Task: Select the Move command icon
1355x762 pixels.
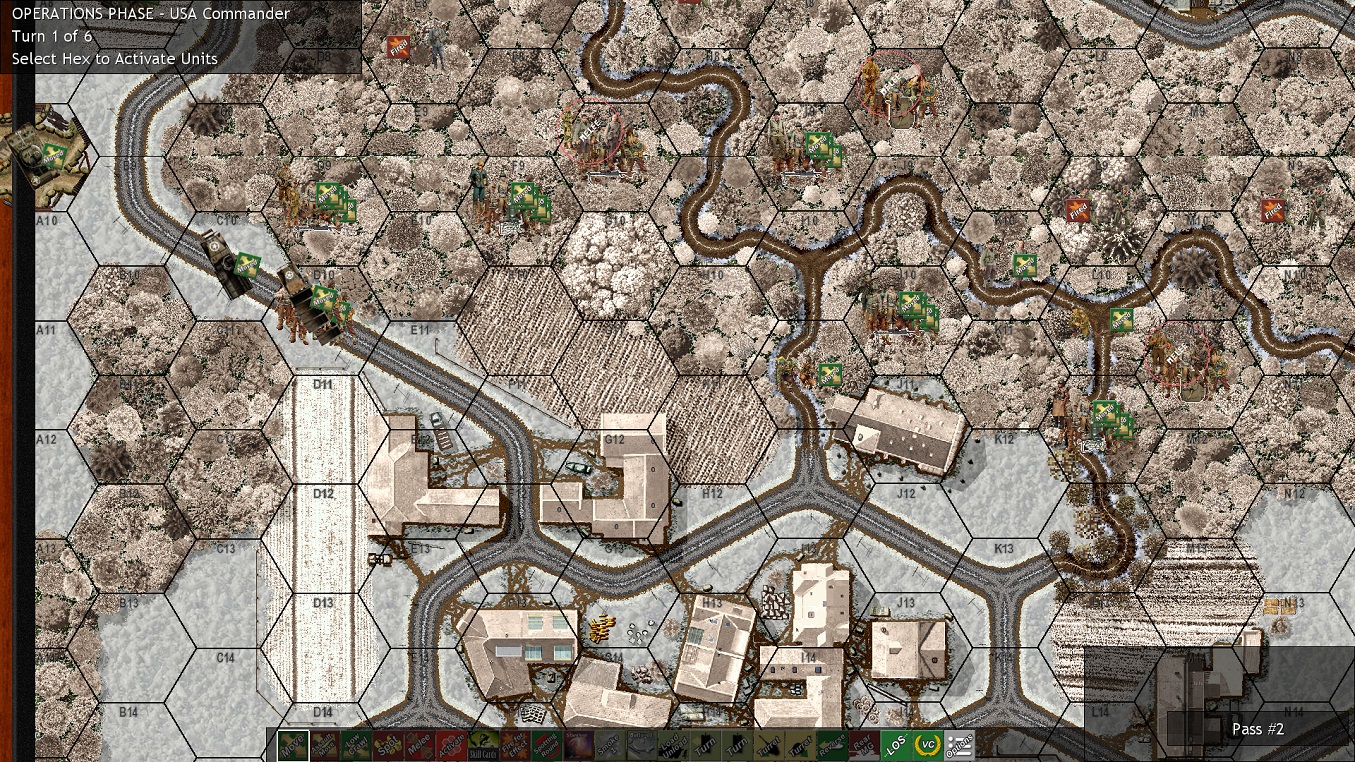Action: click(293, 745)
